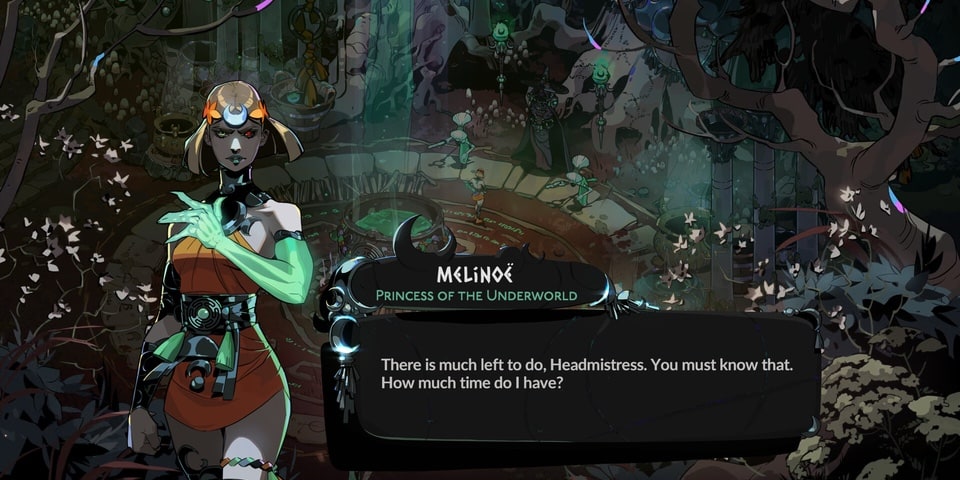This screenshot has width=960, height=480.
Task: Click Melinoë's dialogue box to continue
Action: [585, 375]
